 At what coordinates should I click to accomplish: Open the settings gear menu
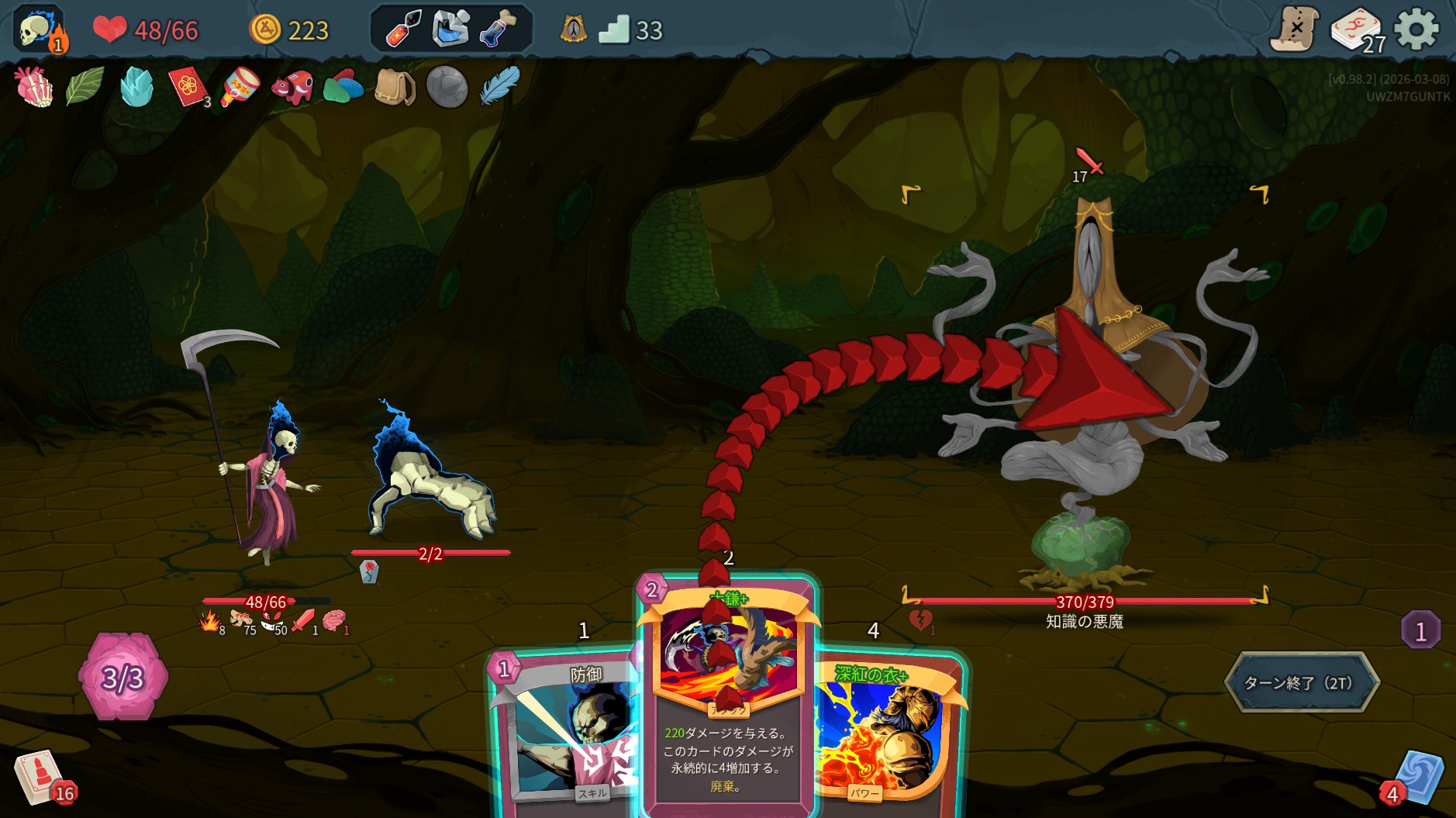pos(1416,29)
